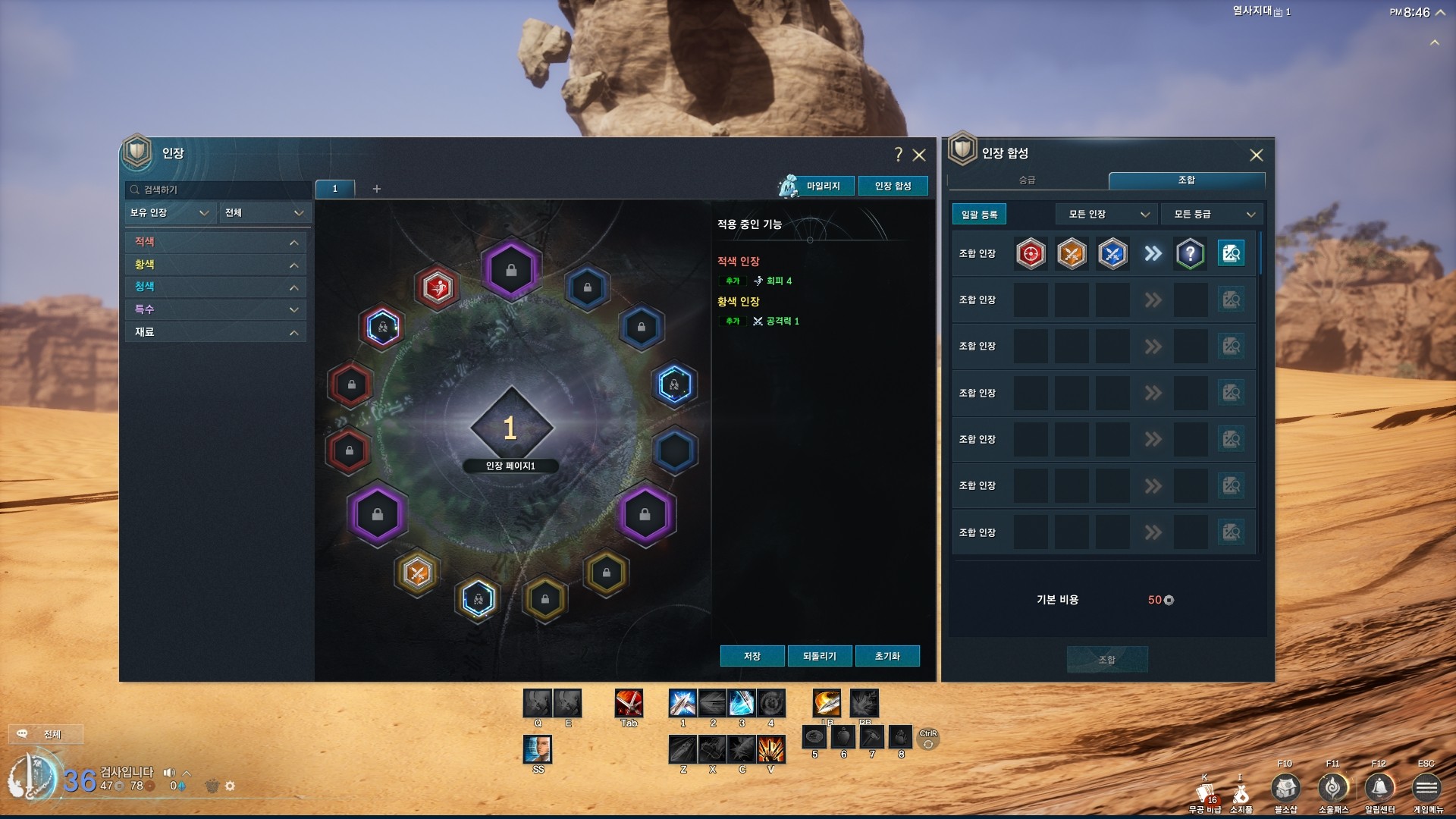Click the 인장 합성 button
This screenshot has width=1456, height=819.
[893, 186]
